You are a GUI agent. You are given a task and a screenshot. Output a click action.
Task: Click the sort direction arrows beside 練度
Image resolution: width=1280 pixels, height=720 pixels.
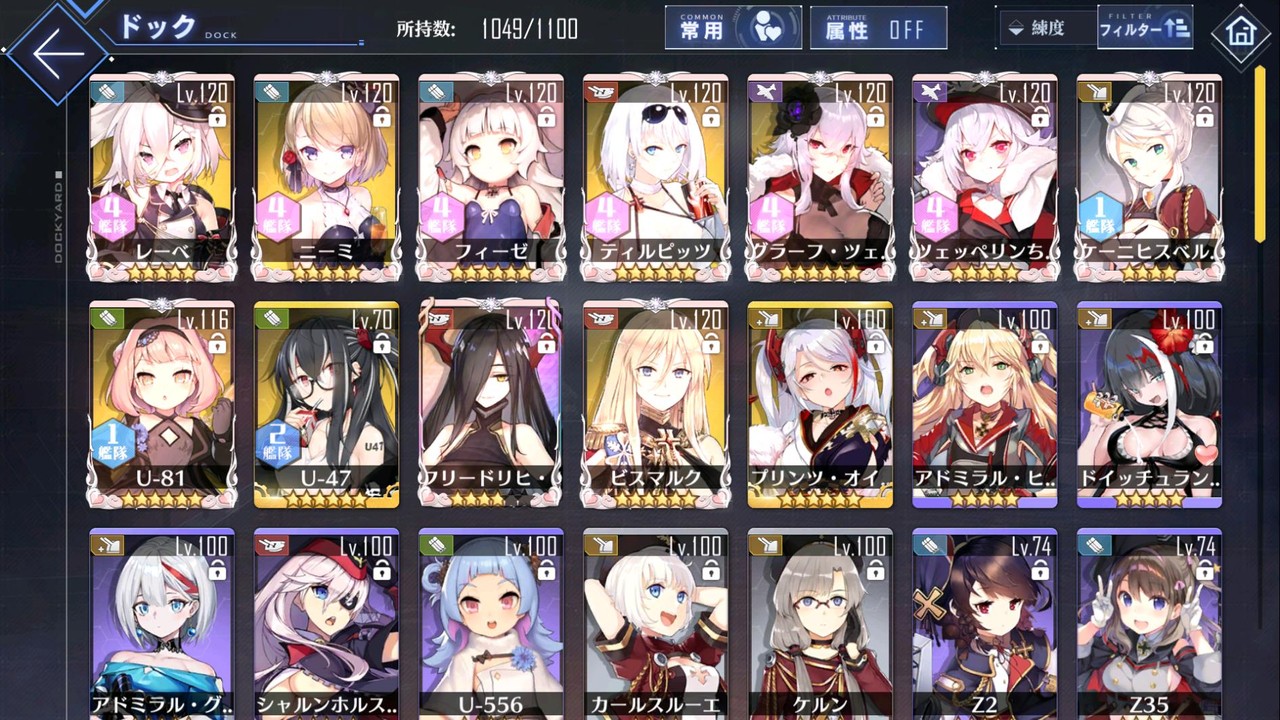tap(1015, 28)
